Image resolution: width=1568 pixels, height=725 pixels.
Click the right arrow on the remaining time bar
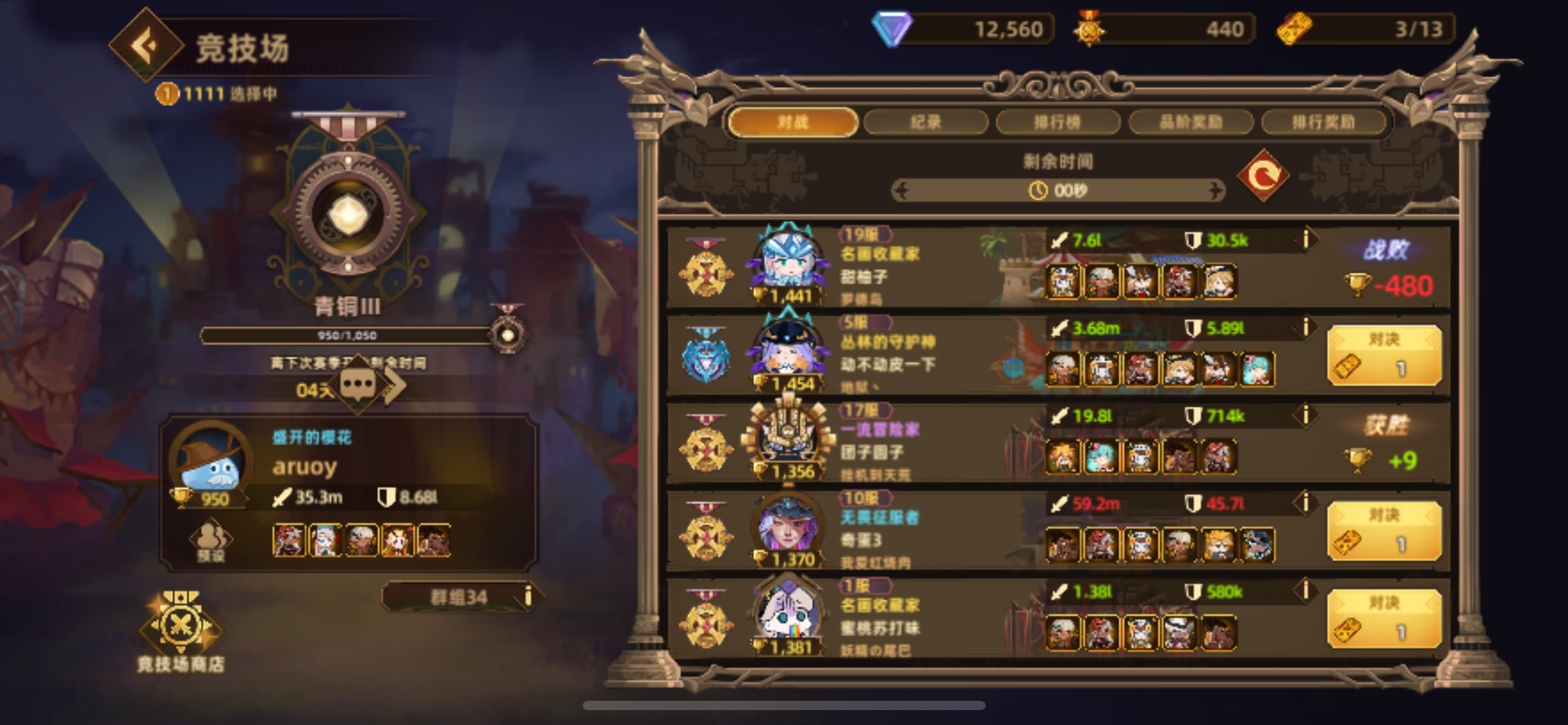pos(1217,191)
